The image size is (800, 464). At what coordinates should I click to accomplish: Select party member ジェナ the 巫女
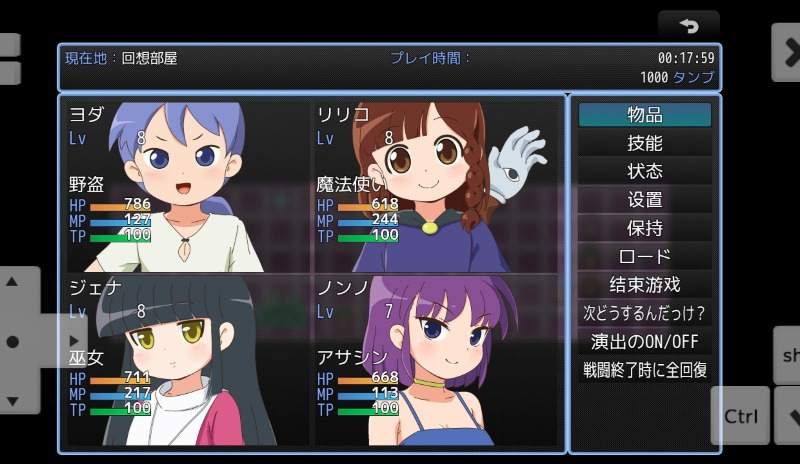pyautogui.click(x=186, y=361)
